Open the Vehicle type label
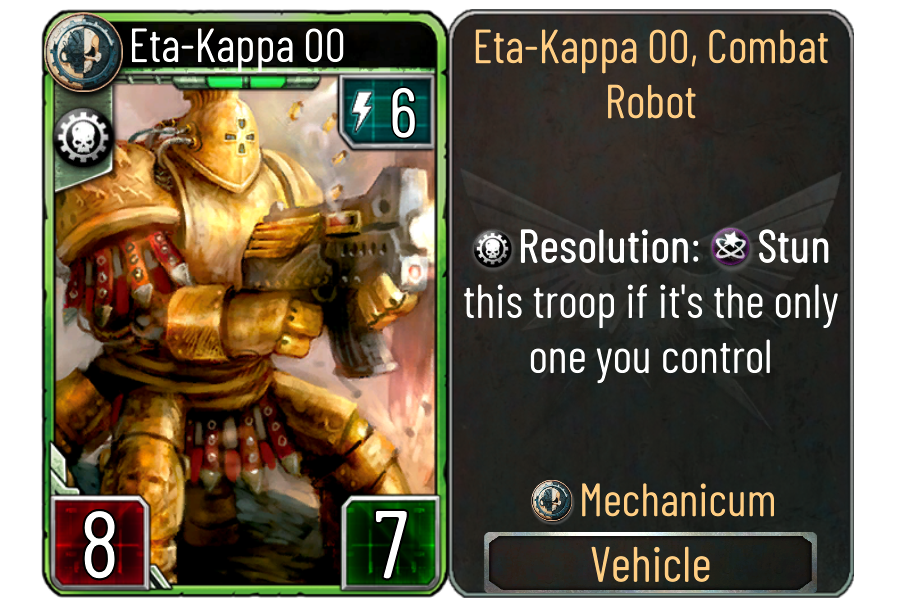This screenshot has height=600, width=900. 651,563
